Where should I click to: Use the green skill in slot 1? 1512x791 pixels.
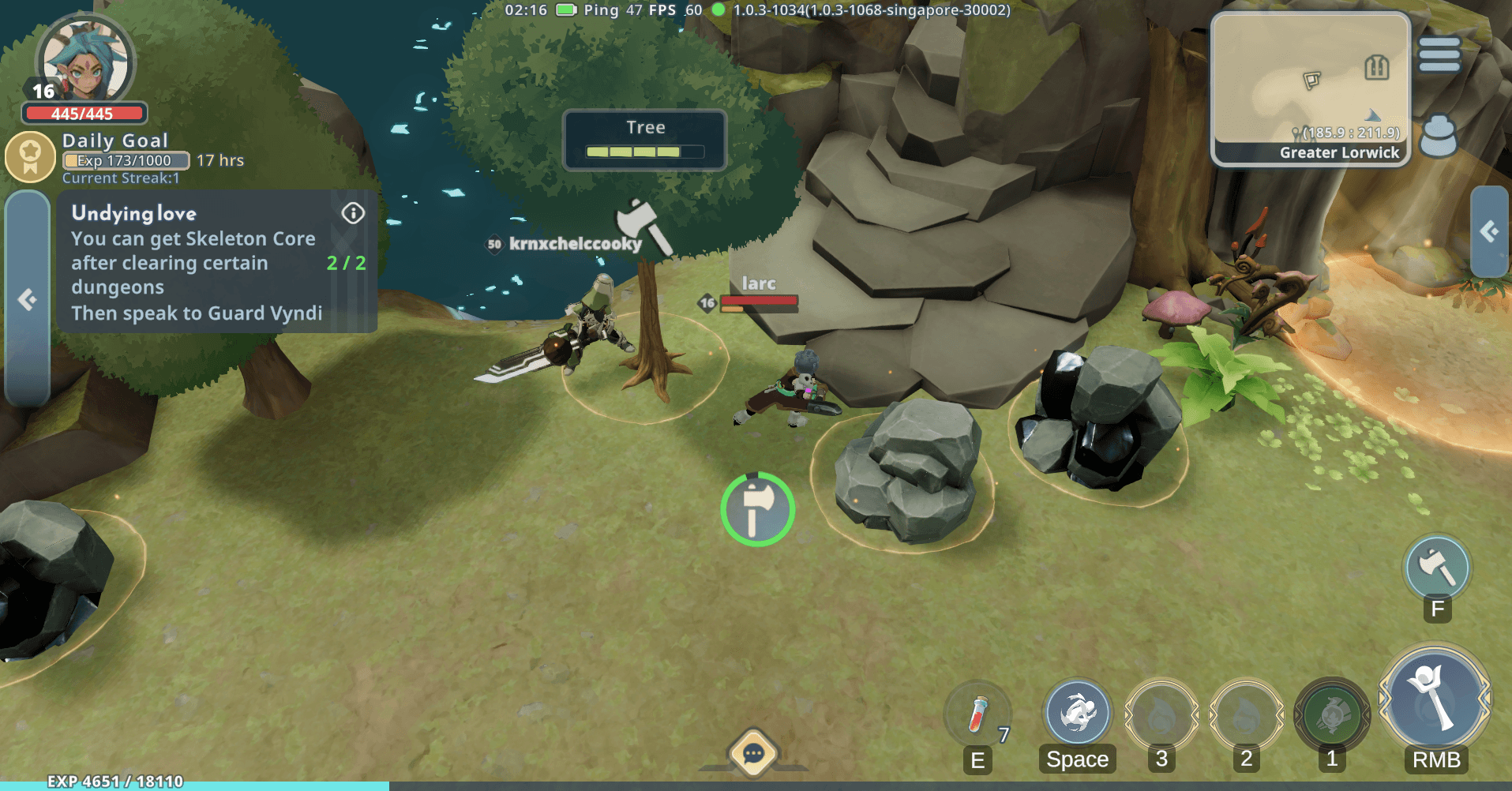pyautogui.click(x=1332, y=714)
